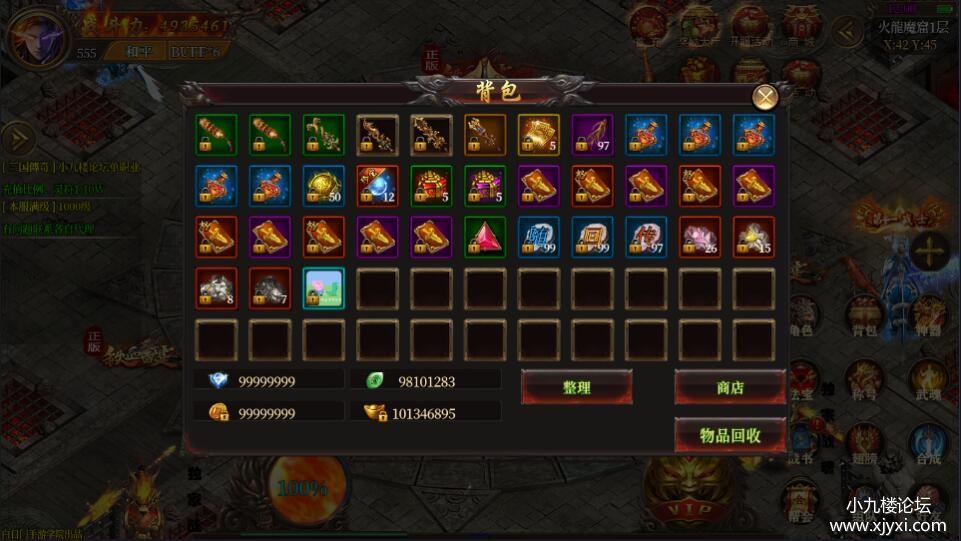
Task: Click the player portrait avatar
Action: click(37, 40)
